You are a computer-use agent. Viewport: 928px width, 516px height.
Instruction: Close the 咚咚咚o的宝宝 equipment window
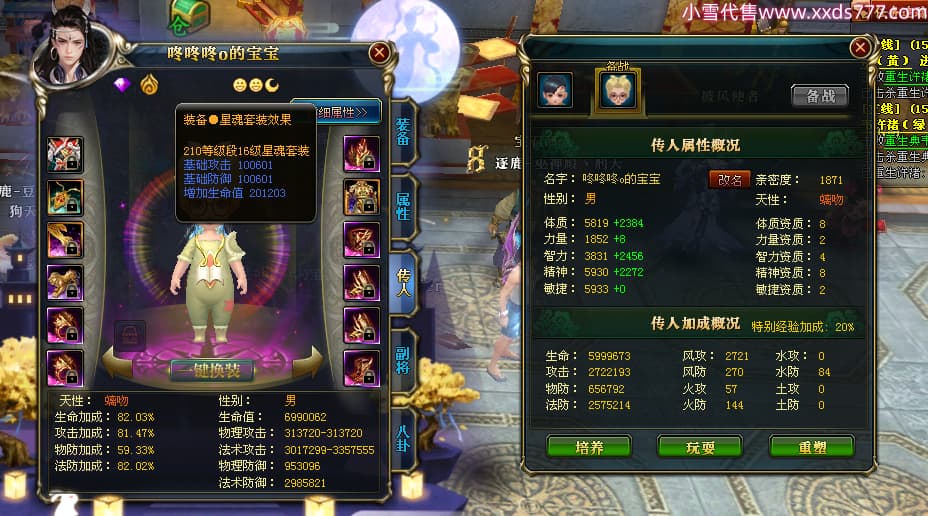pyautogui.click(x=379, y=52)
